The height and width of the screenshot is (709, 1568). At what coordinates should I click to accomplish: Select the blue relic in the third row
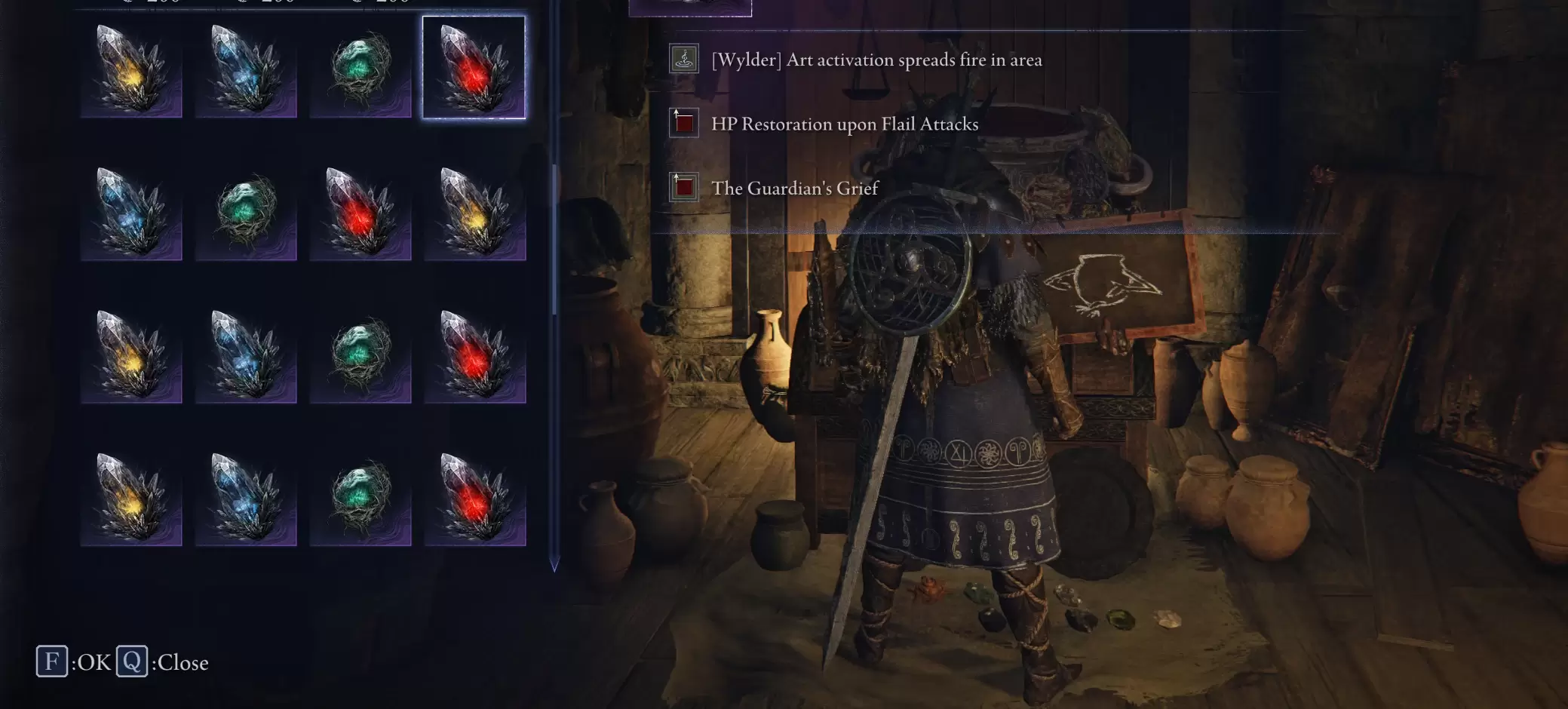(x=246, y=354)
